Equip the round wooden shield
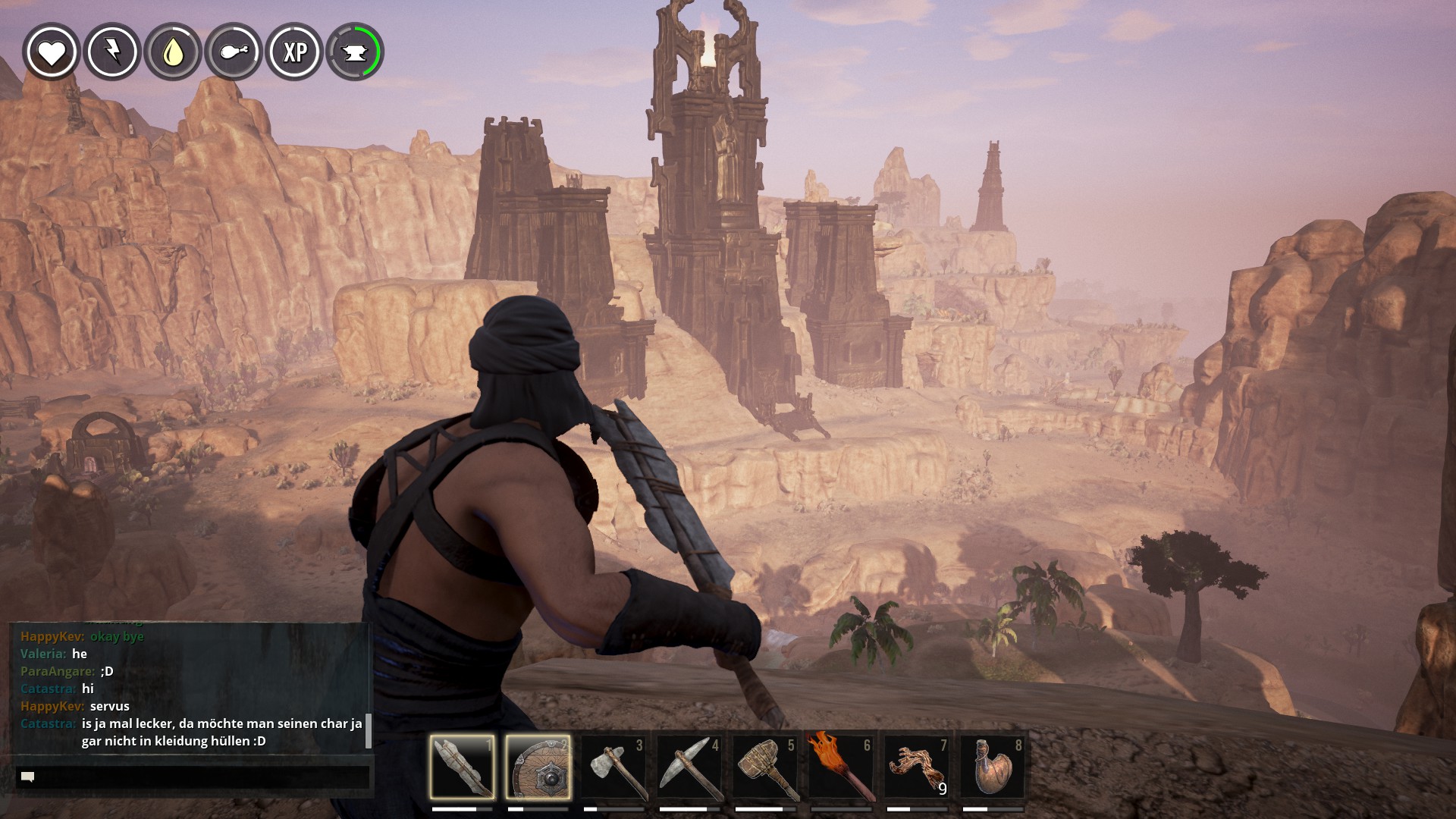The height and width of the screenshot is (819, 1456). click(x=538, y=767)
